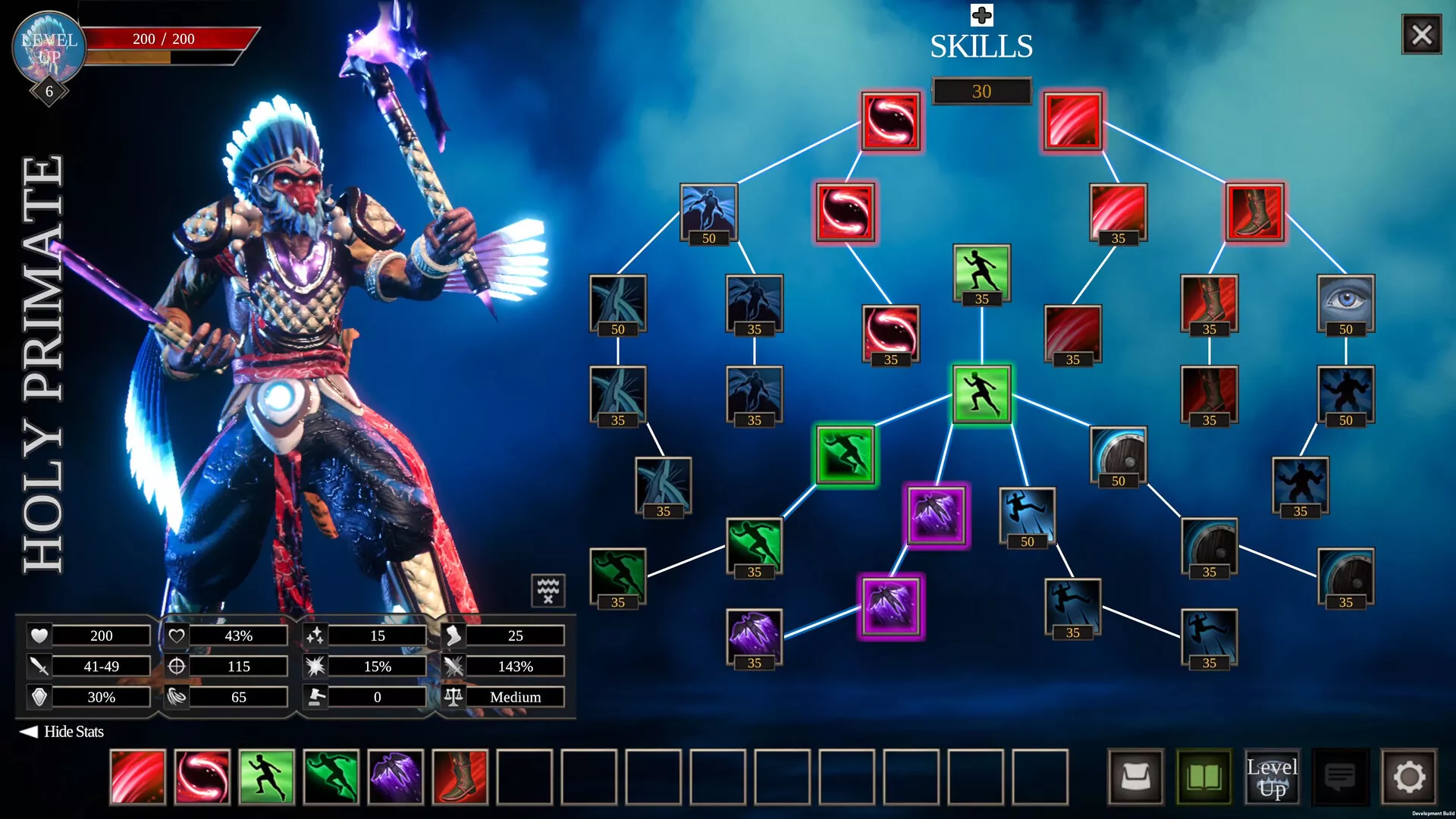
Task: Click the Level Up button beside the green book
Action: (x=1272, y=777)
